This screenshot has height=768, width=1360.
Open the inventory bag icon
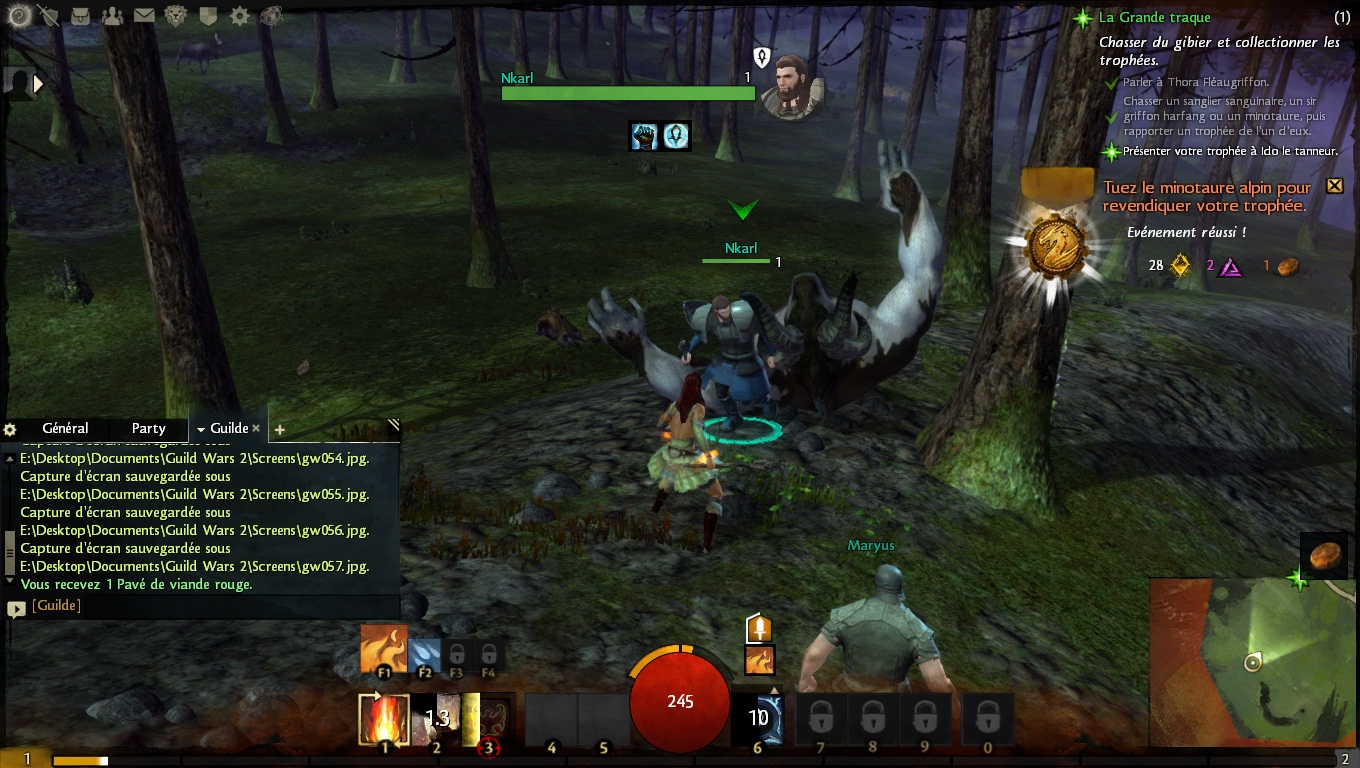click(81, 15)
